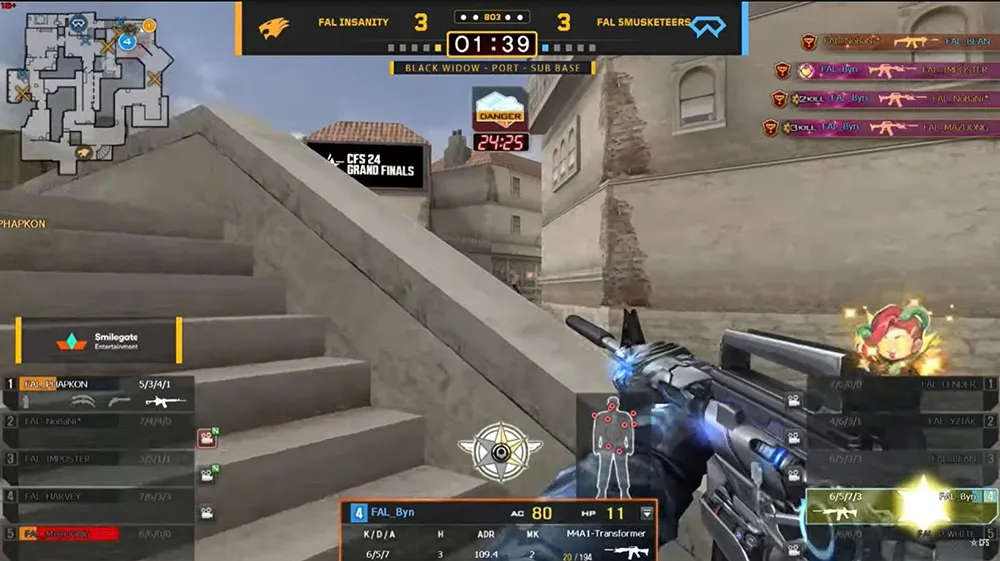The width and height of the screenshot is (1000, 561).
Task: Select the FAL_BEAN player row
Action: pyautogui.click(x=900, y=459)
